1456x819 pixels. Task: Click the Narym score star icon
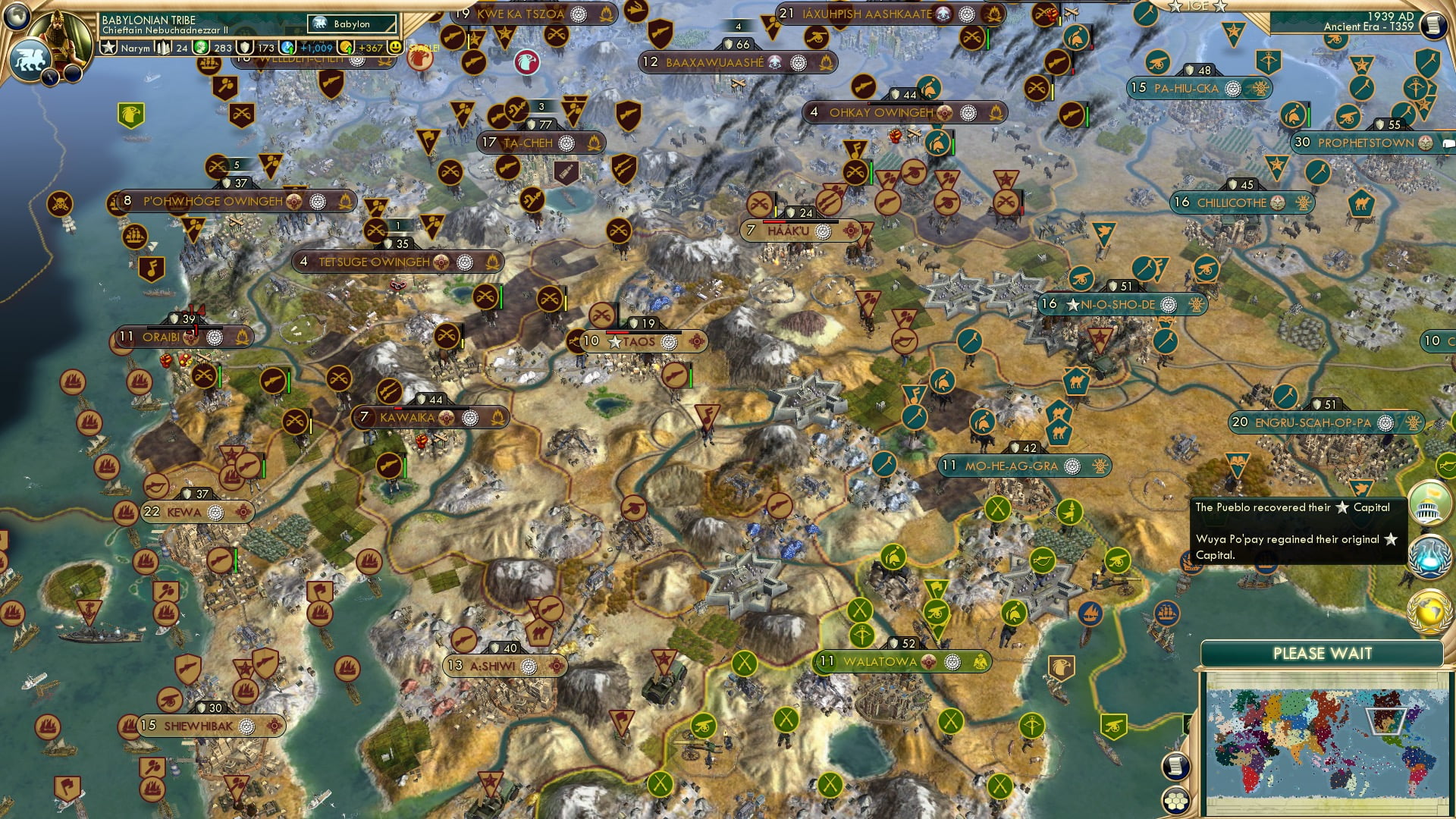[108, 47]
